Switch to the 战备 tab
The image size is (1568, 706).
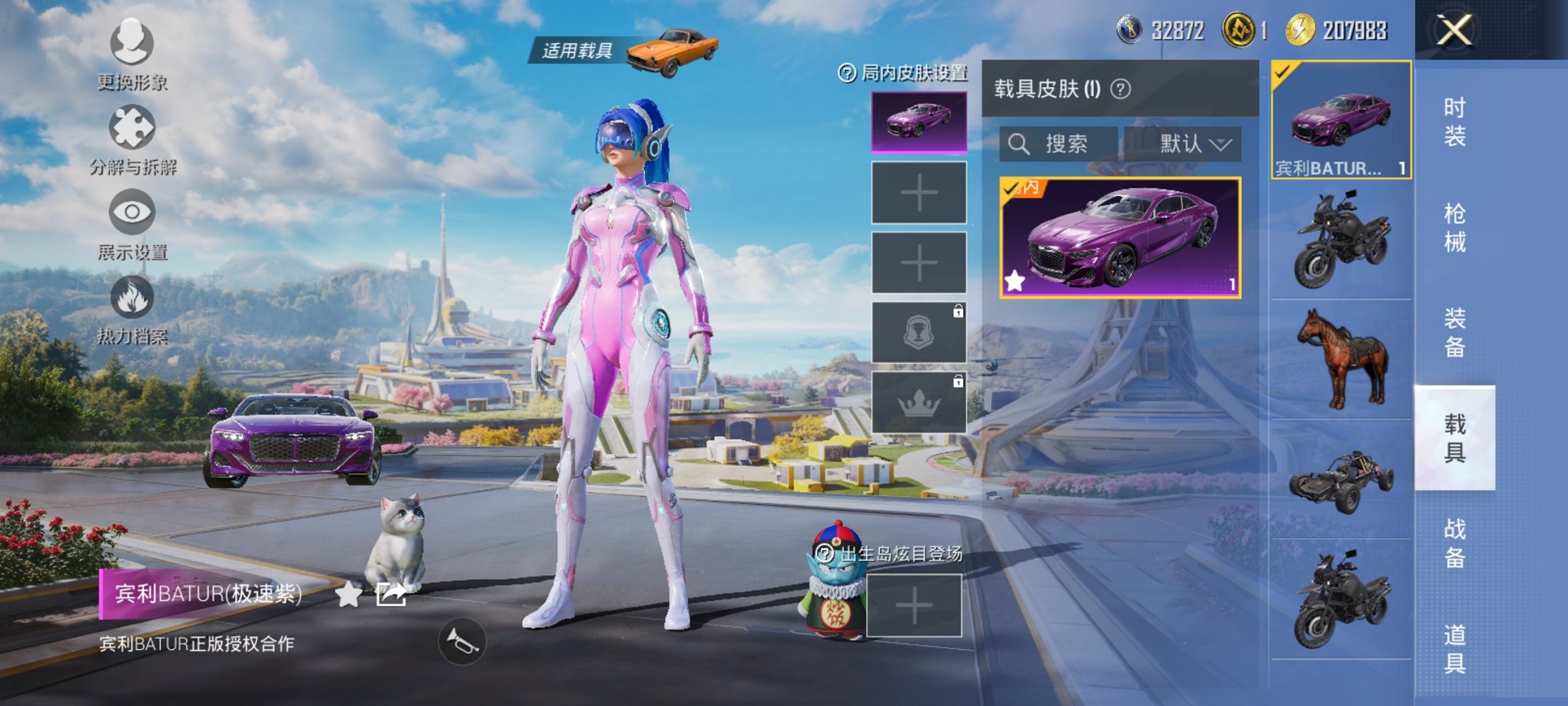pyautogui.click(x=1454, y=543)
